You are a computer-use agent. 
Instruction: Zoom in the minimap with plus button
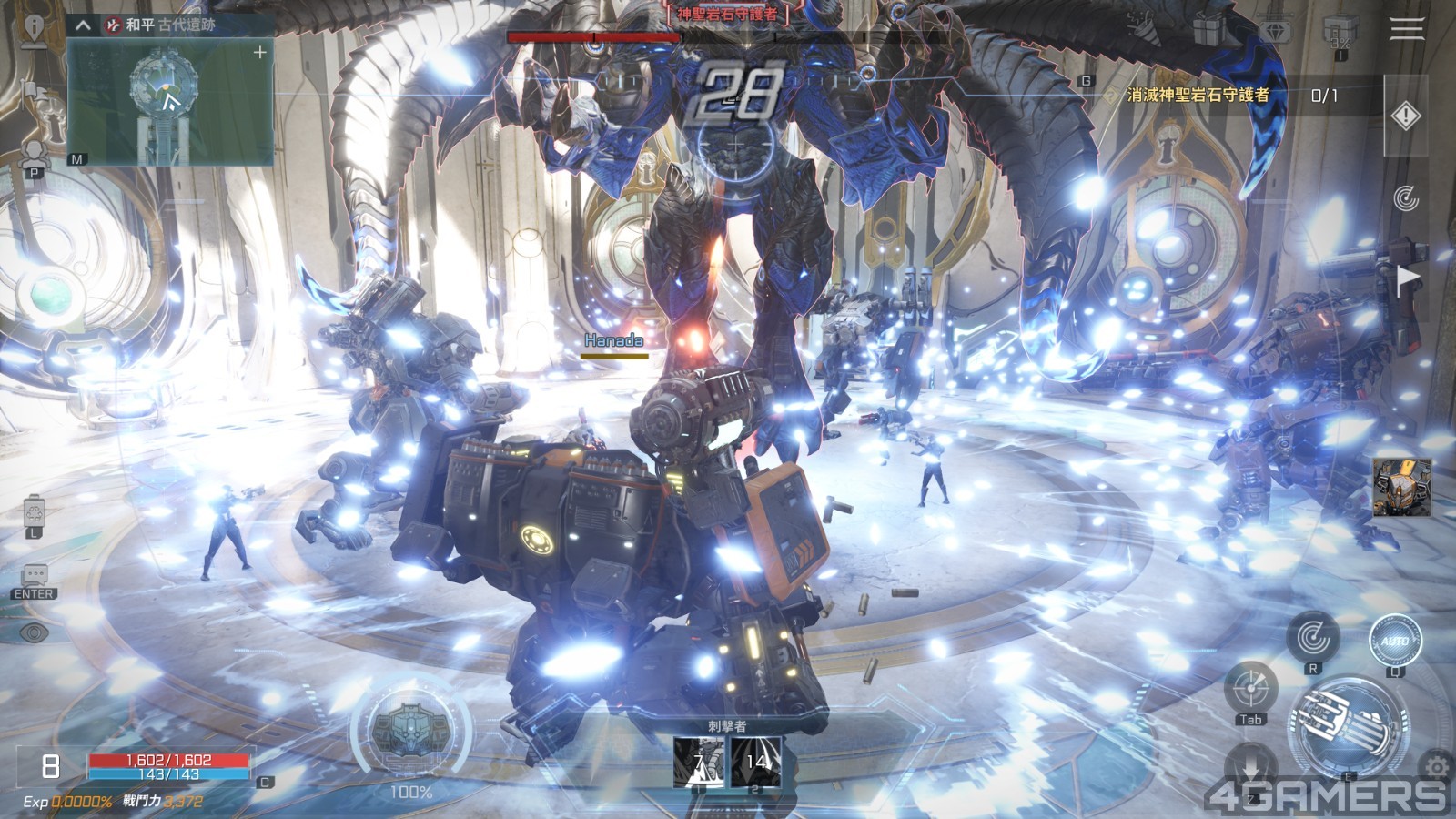(x=260, y=53)
